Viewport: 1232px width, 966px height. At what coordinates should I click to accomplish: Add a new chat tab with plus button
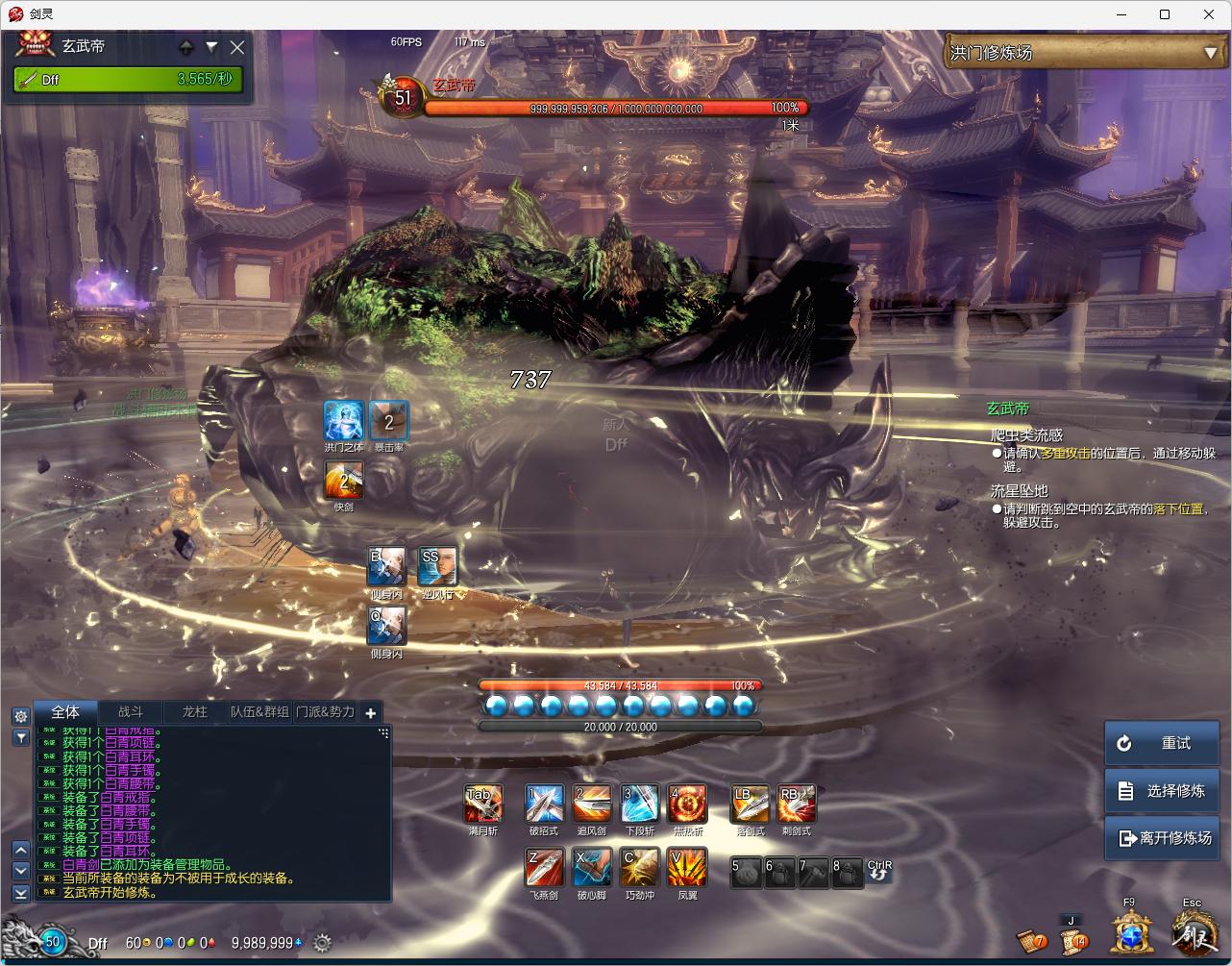click(x=371, y=712)
